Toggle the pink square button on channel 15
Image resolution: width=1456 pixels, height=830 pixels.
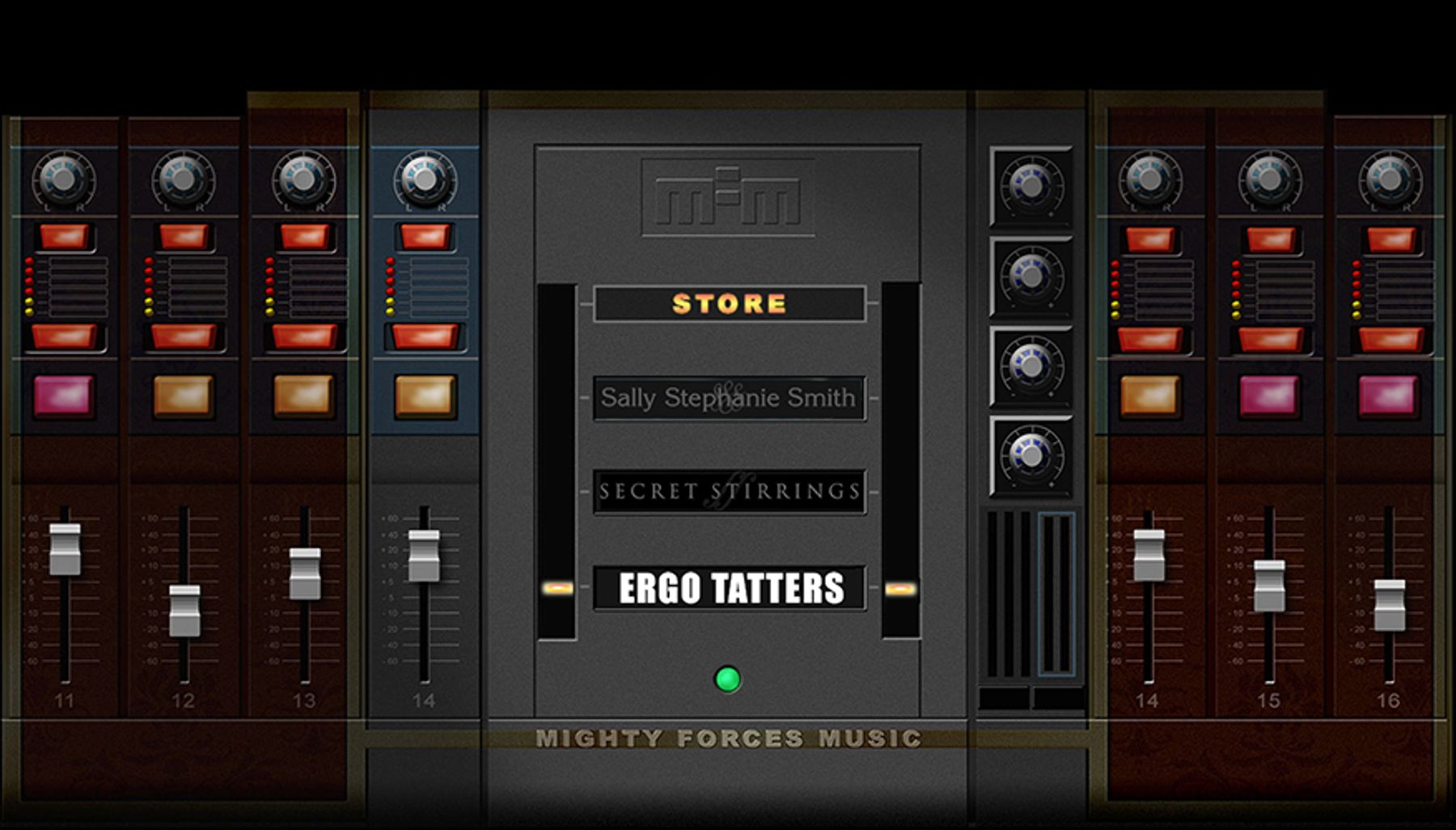pos(1268,396)
